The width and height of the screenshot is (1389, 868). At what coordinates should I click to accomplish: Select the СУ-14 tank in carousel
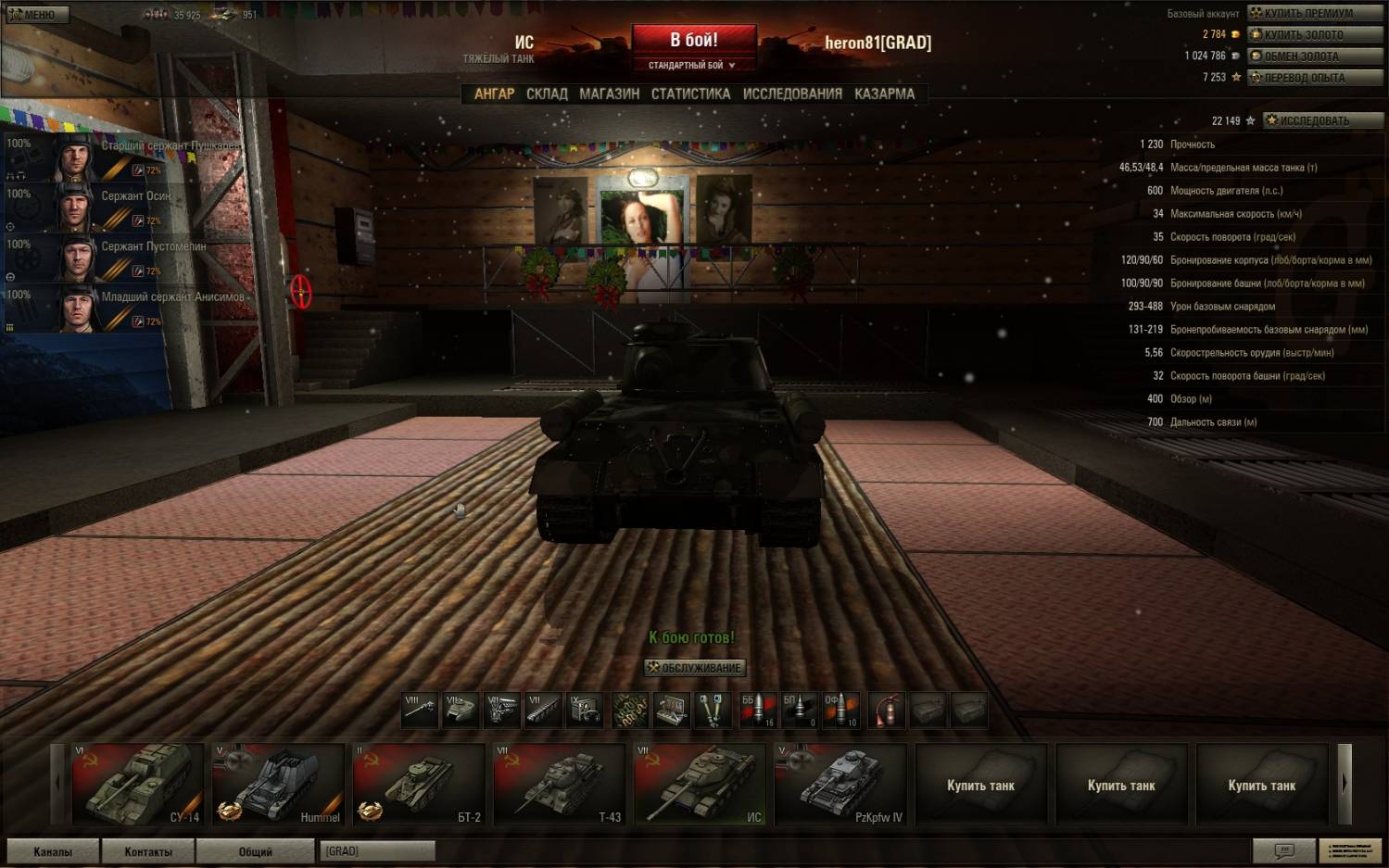click(x=137, y=784)
